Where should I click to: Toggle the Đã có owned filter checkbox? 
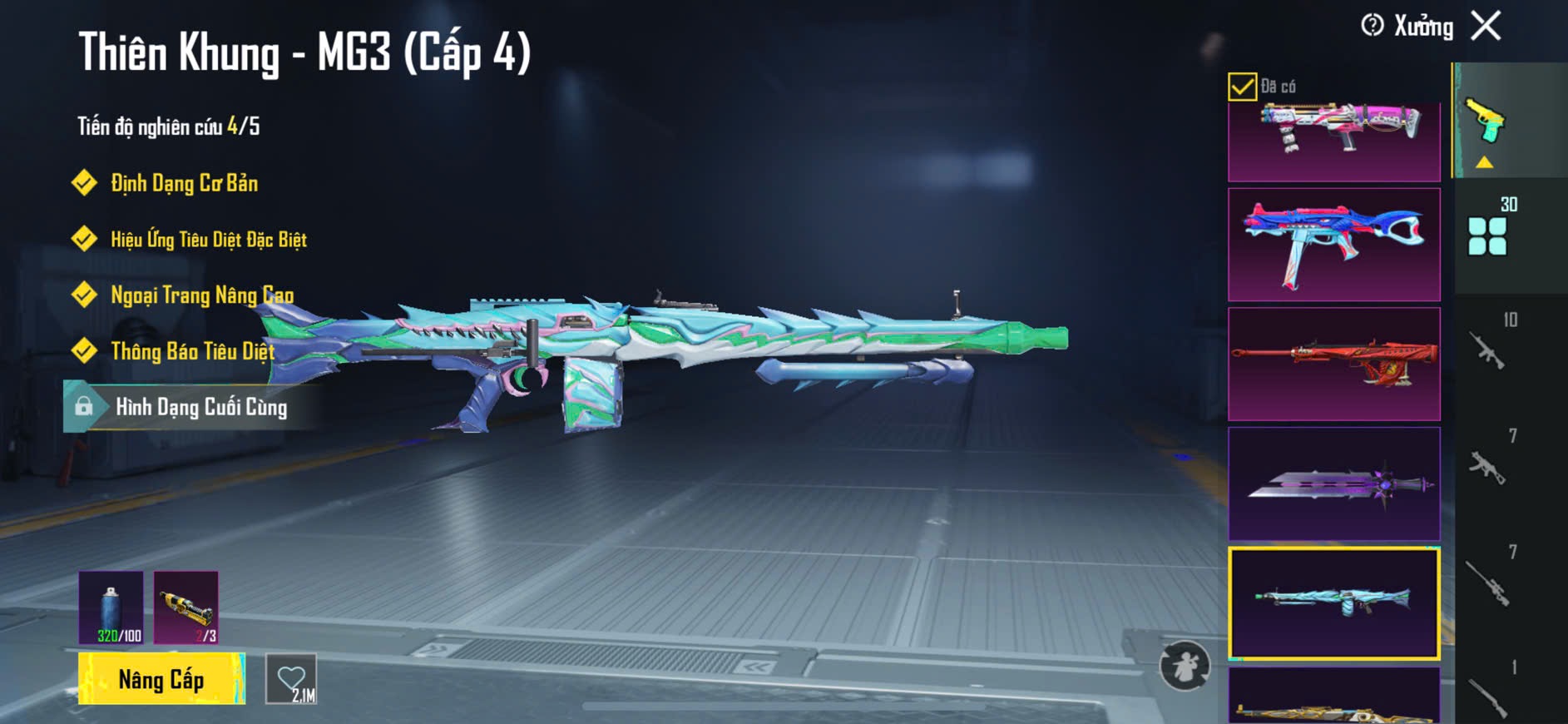pyautogui.click(x=1242, y=87)
